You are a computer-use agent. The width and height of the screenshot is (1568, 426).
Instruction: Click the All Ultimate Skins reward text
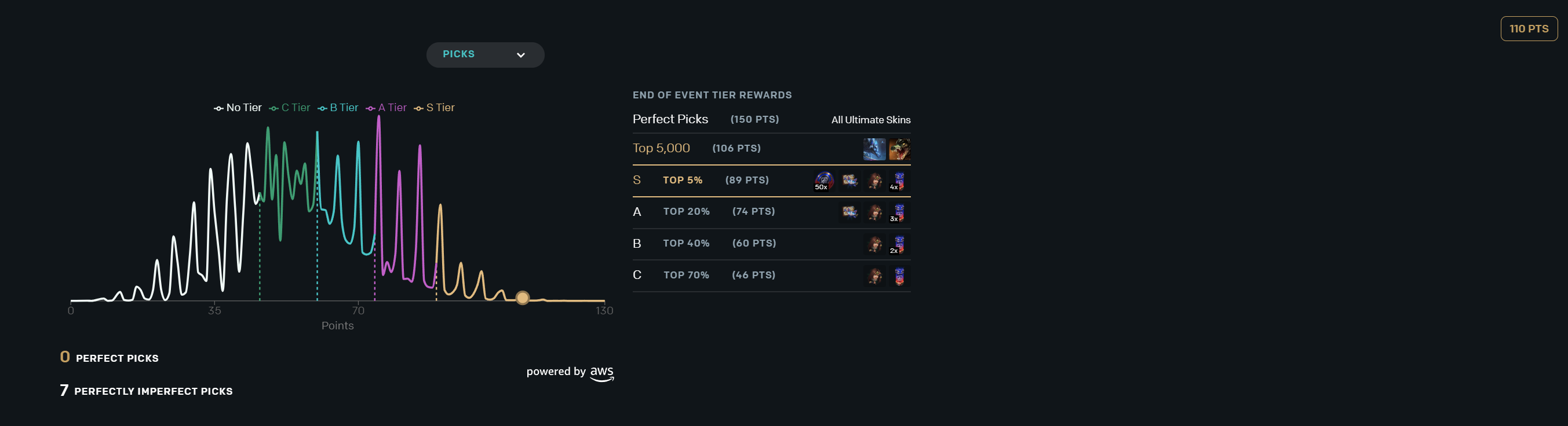(x=870, y=120)
